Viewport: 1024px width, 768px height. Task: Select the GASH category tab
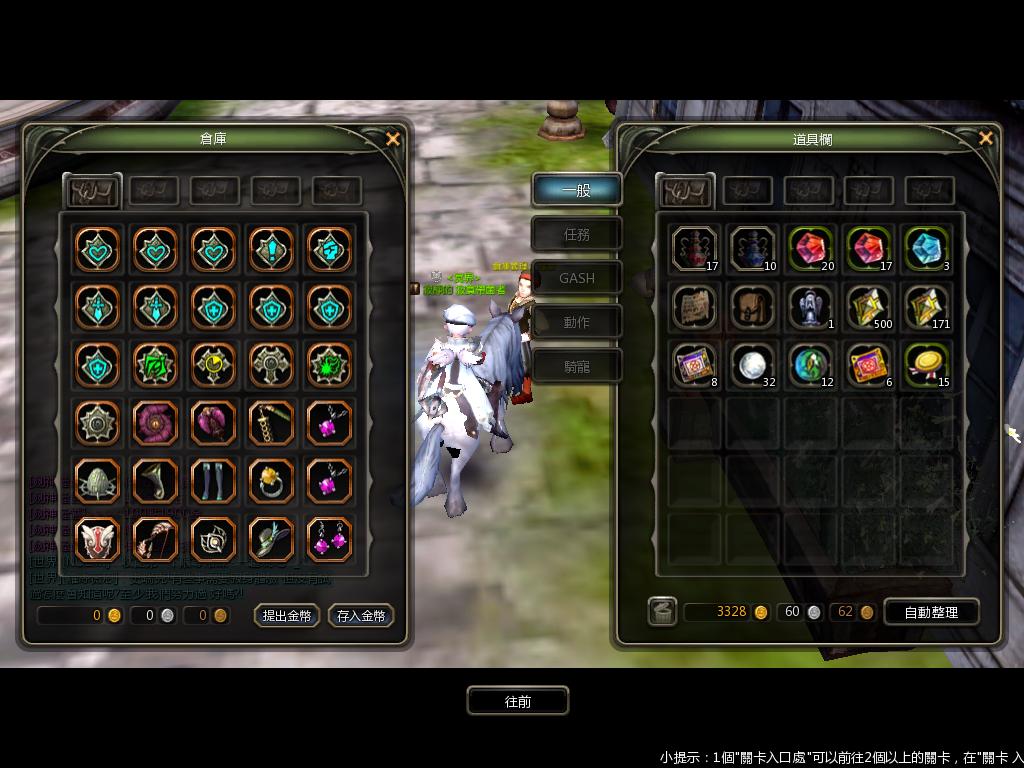(x=577, y=278)
